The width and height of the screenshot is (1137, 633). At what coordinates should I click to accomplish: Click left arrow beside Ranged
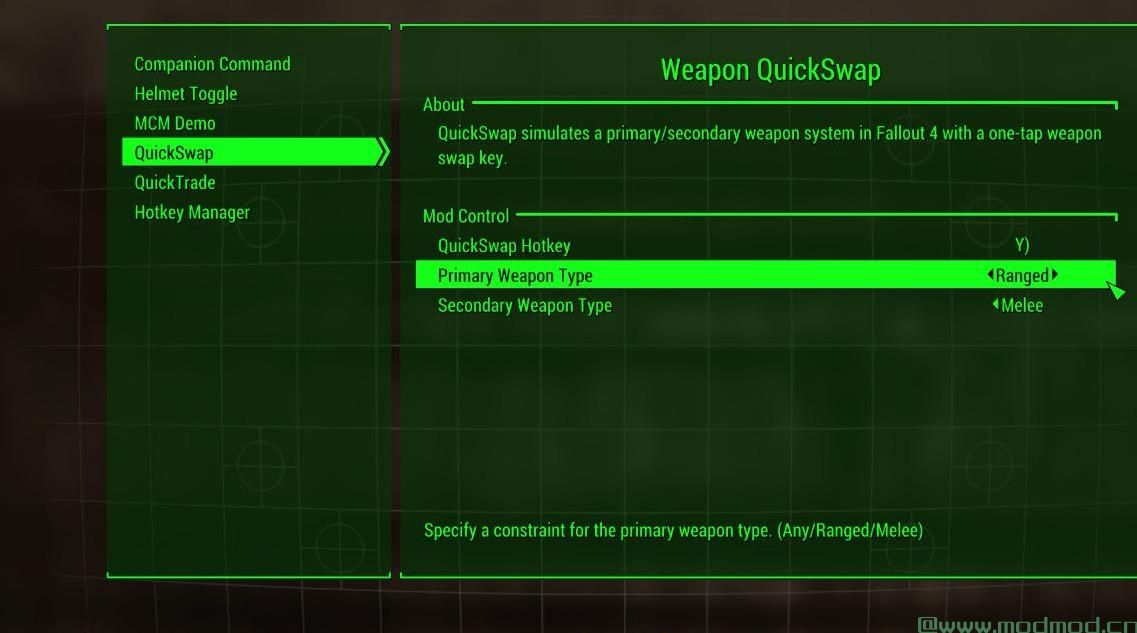tap(990, 275)
